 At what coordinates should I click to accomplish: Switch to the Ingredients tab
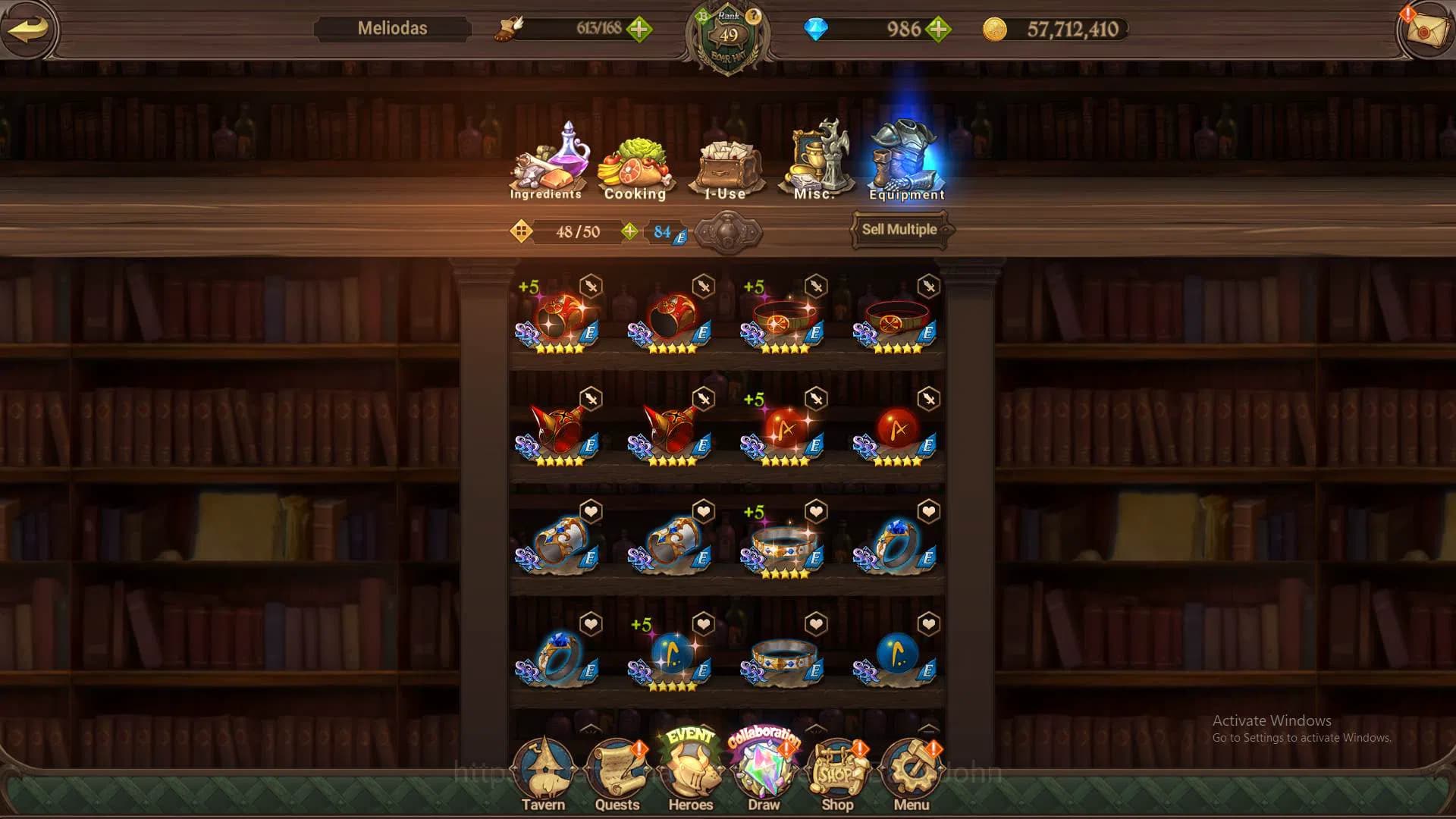coord(546,163)
